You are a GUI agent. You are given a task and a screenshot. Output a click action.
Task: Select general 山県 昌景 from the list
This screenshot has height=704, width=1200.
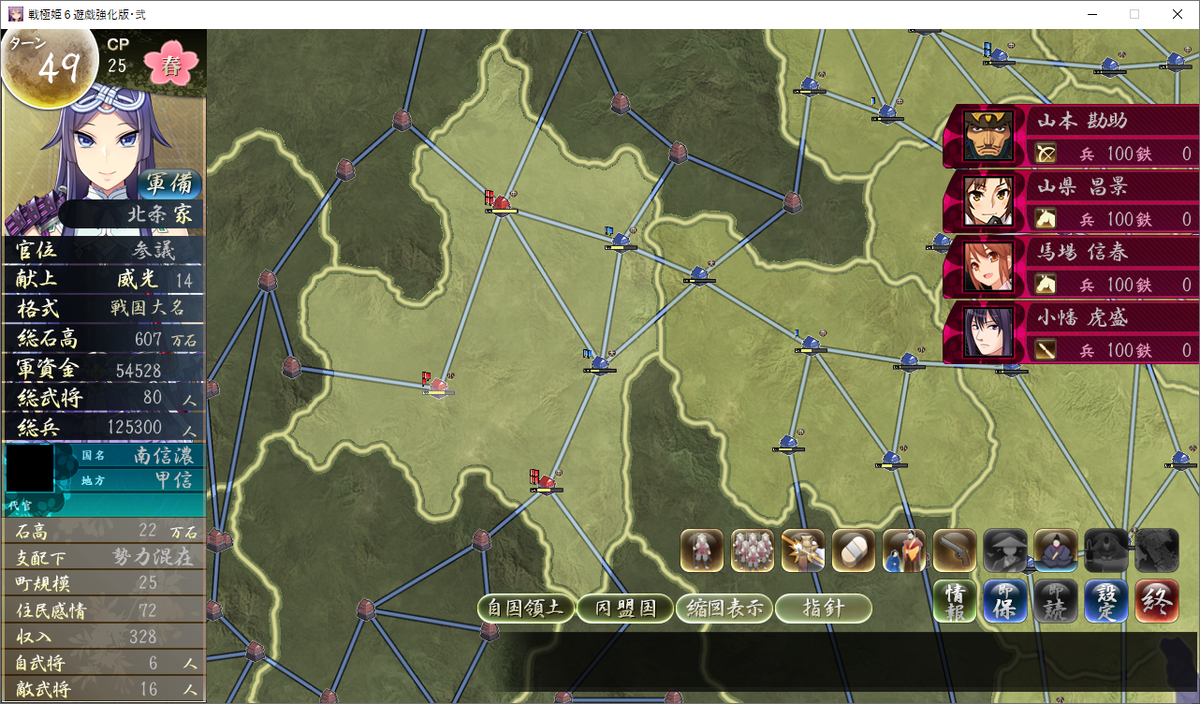pyautogui.click(x=1070, y=202)
